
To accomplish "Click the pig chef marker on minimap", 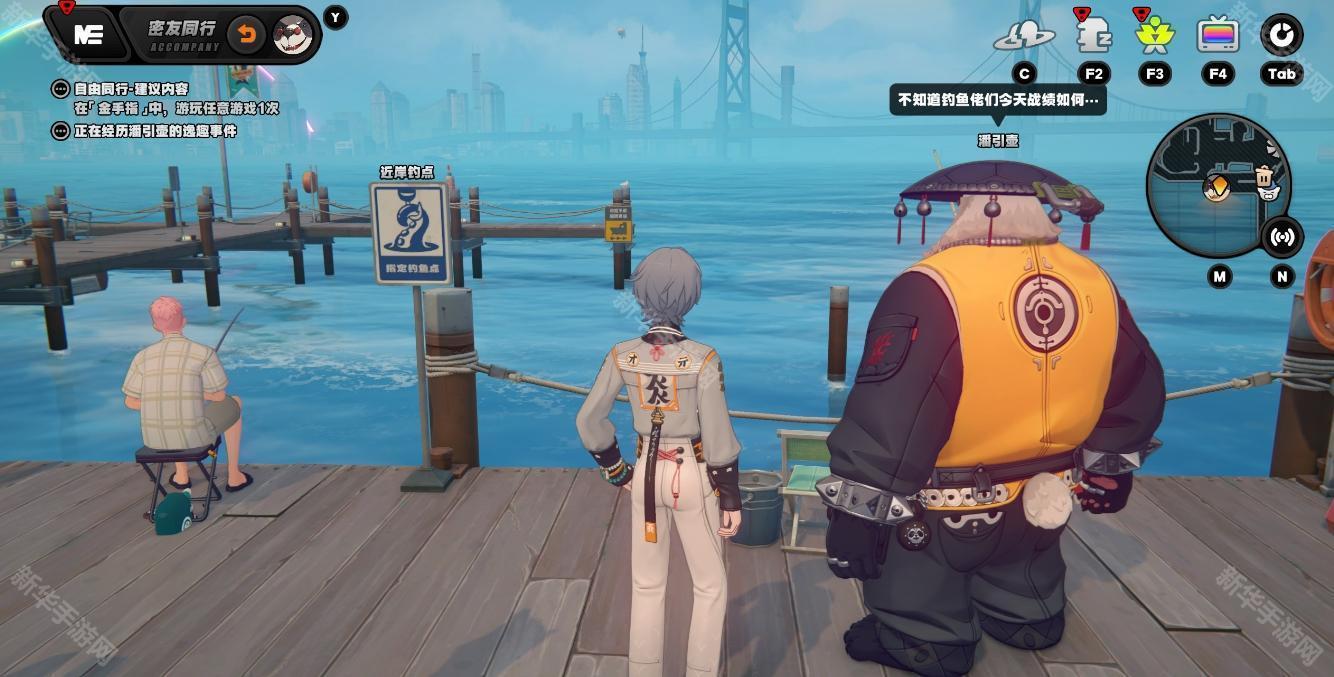I will click(x=1268, y=181).
